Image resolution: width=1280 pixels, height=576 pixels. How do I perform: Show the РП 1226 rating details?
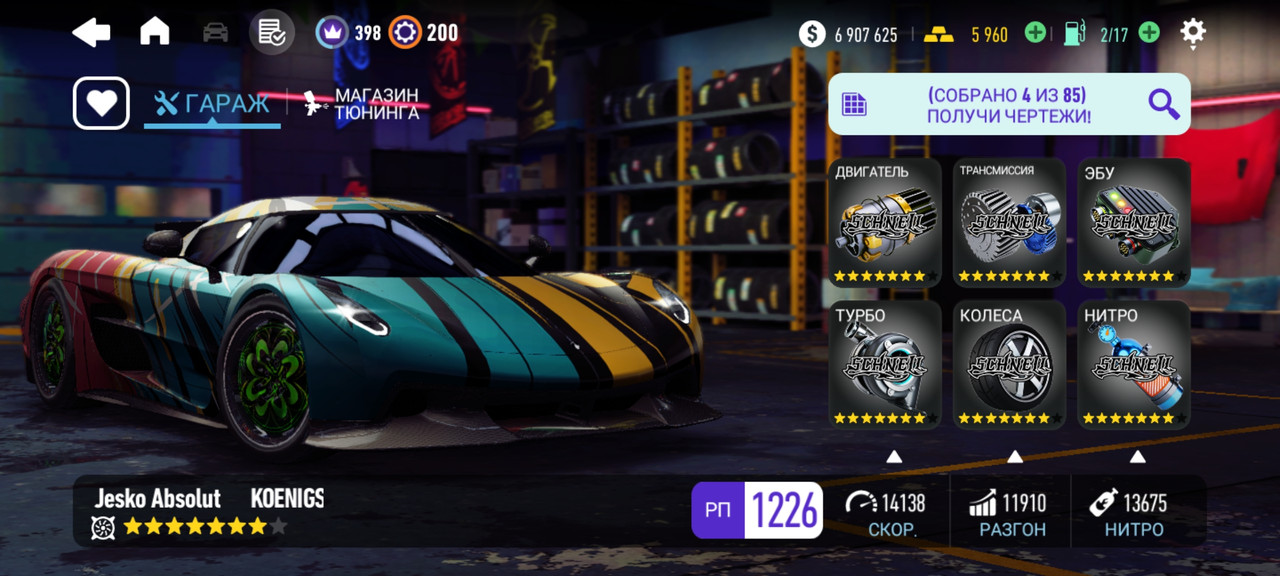click(757, 511)
